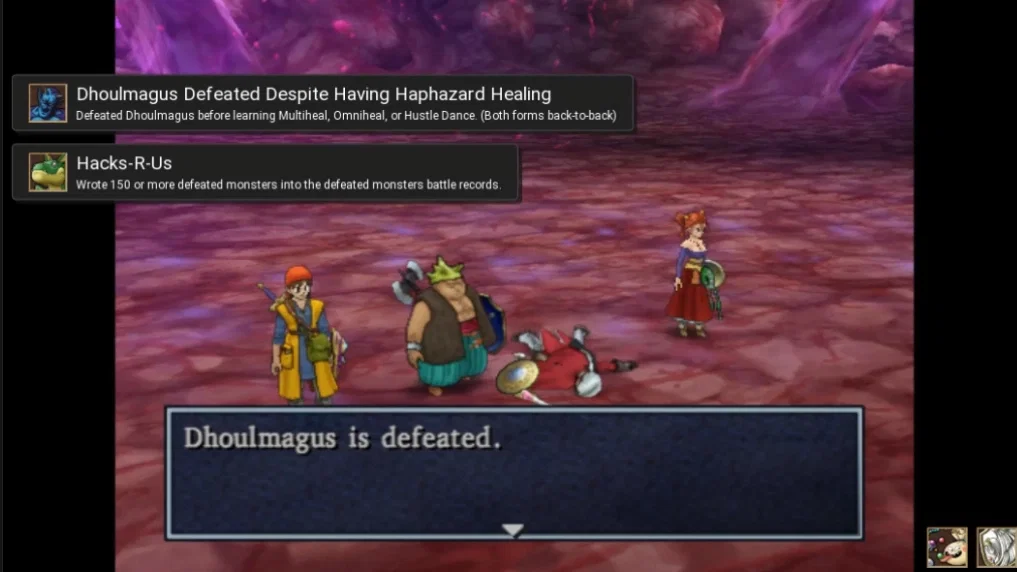Select the colored orbs challenge icon
1017x572 pixels.
click(946, 547)
